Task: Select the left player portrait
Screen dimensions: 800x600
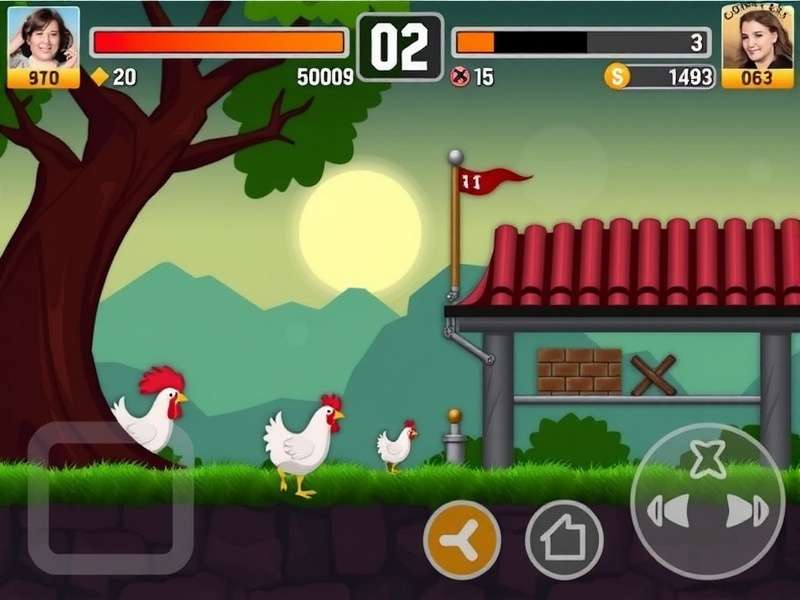Action: 43,38
